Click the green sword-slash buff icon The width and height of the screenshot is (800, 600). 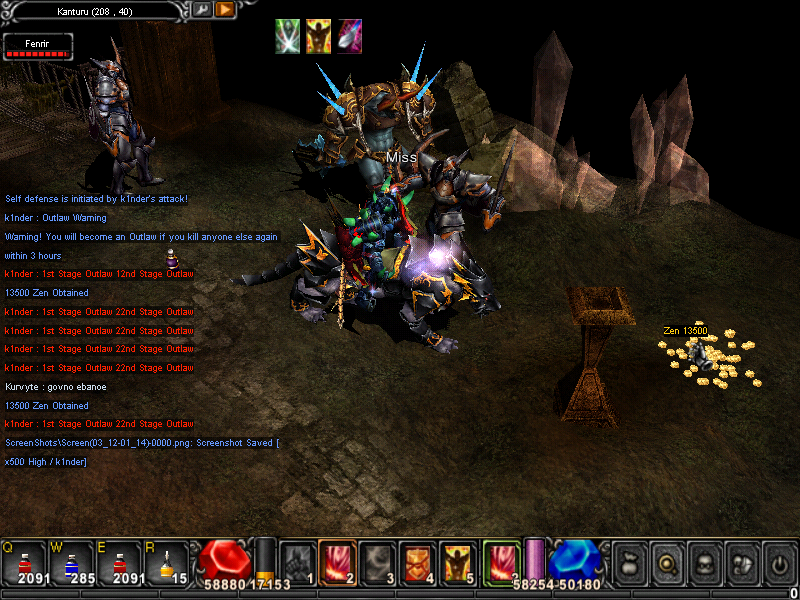click(288, 36)
